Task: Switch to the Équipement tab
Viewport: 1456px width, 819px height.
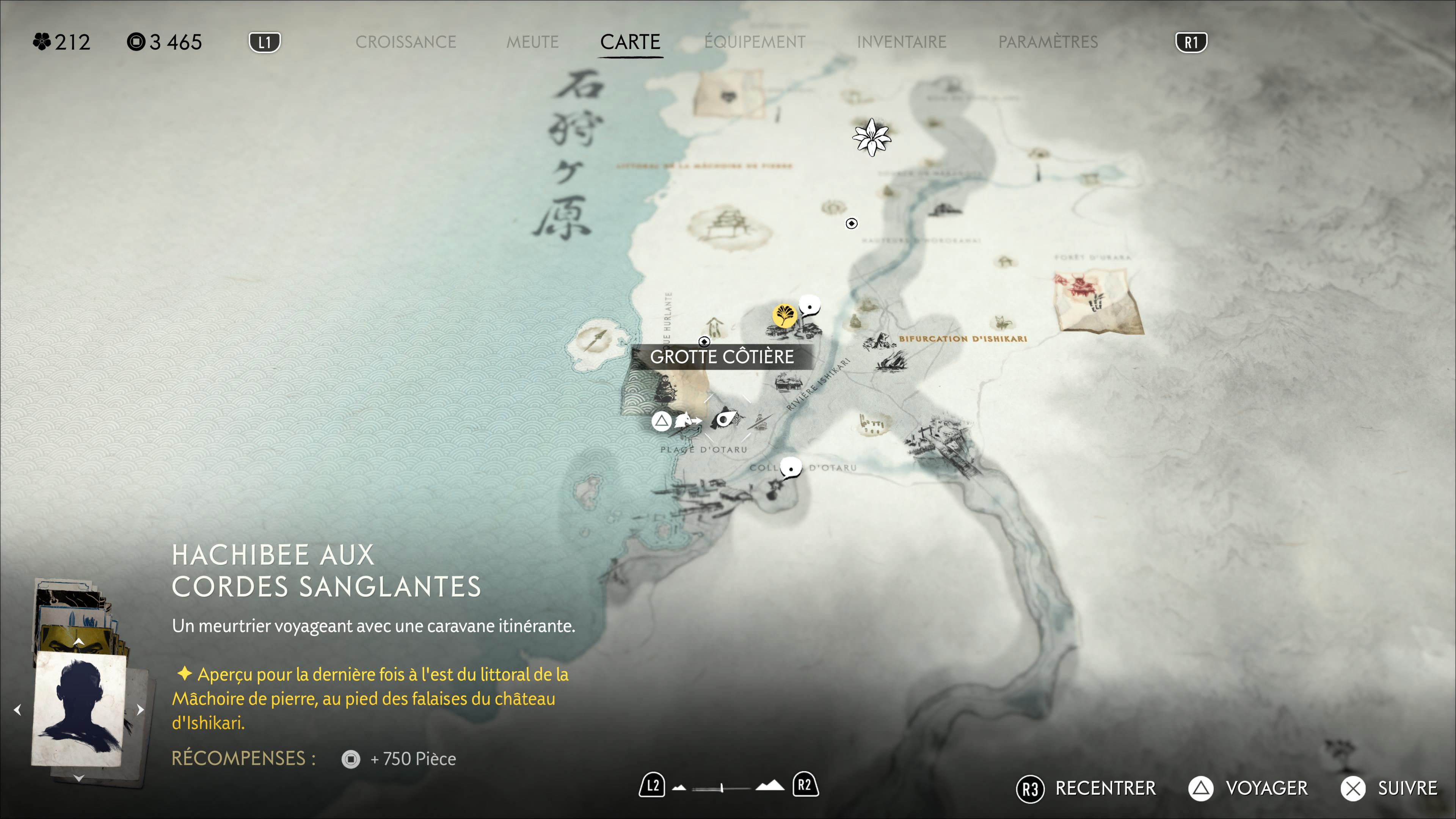Action: pos(755,42)
